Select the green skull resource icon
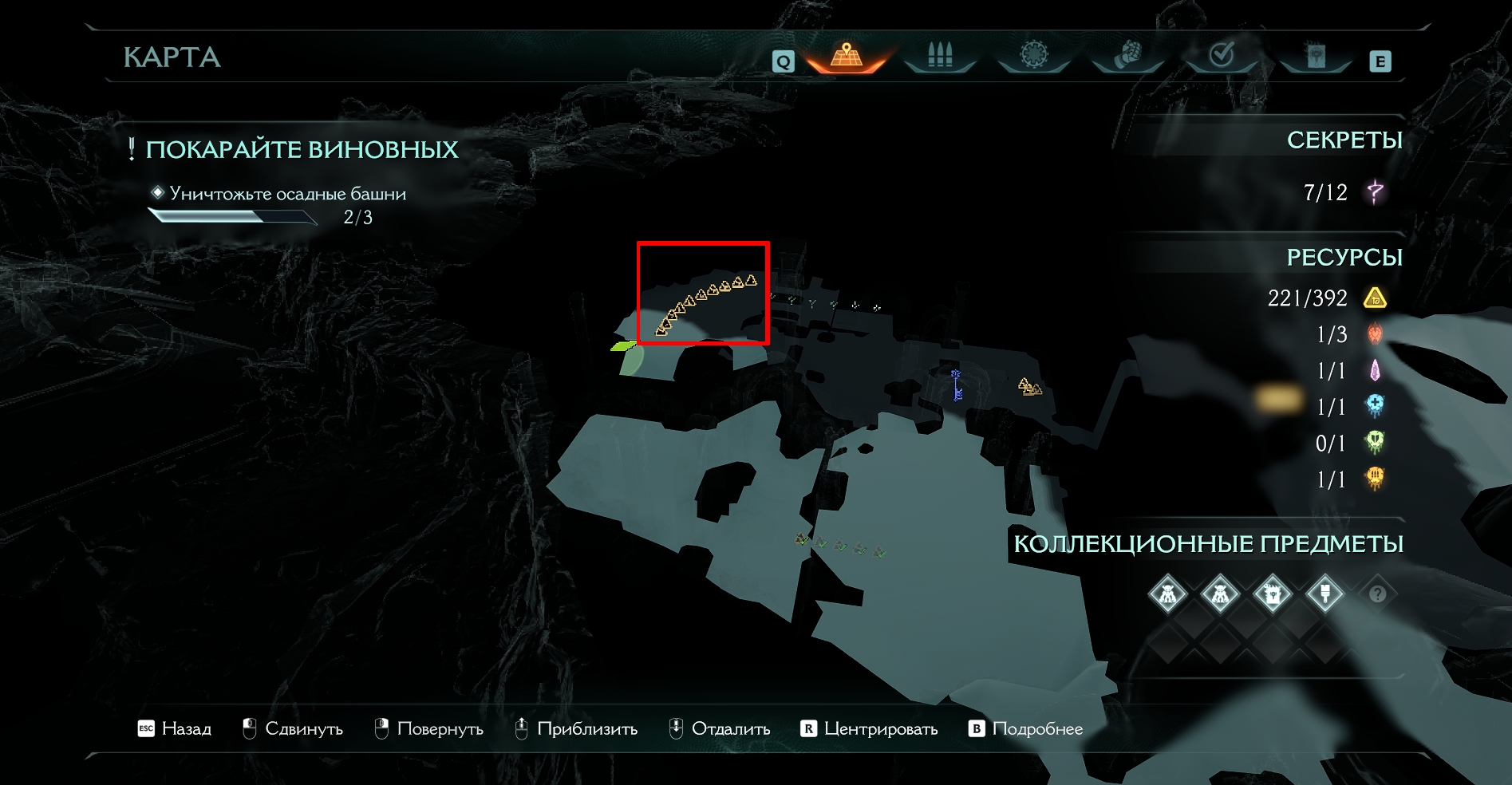This screenshot has width=1512, height=785. [1375, 443]
